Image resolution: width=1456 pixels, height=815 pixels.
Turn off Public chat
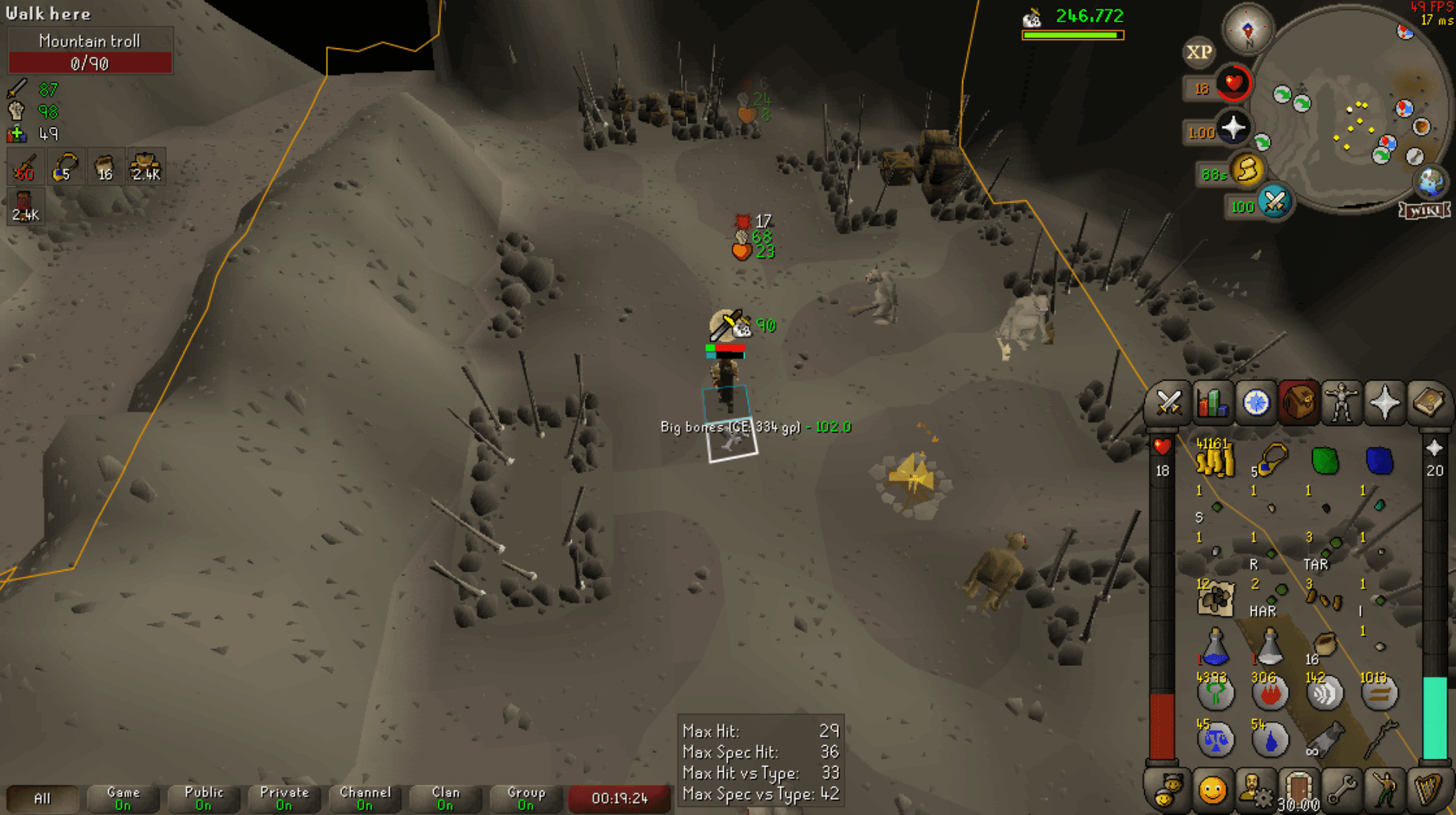(203, 798)
